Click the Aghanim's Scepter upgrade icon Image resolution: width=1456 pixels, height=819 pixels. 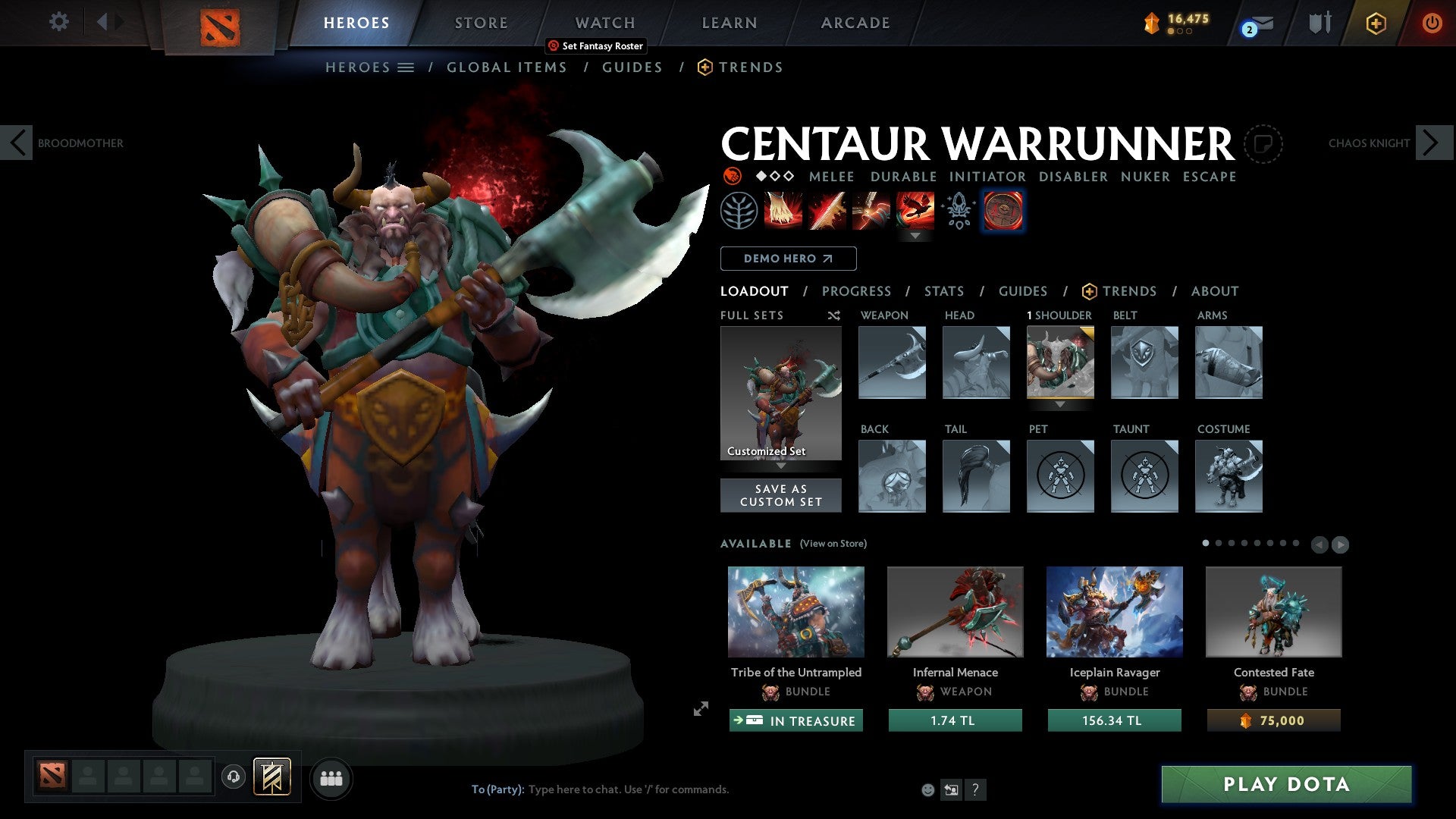pyautogui.click(x=957, y=211)
